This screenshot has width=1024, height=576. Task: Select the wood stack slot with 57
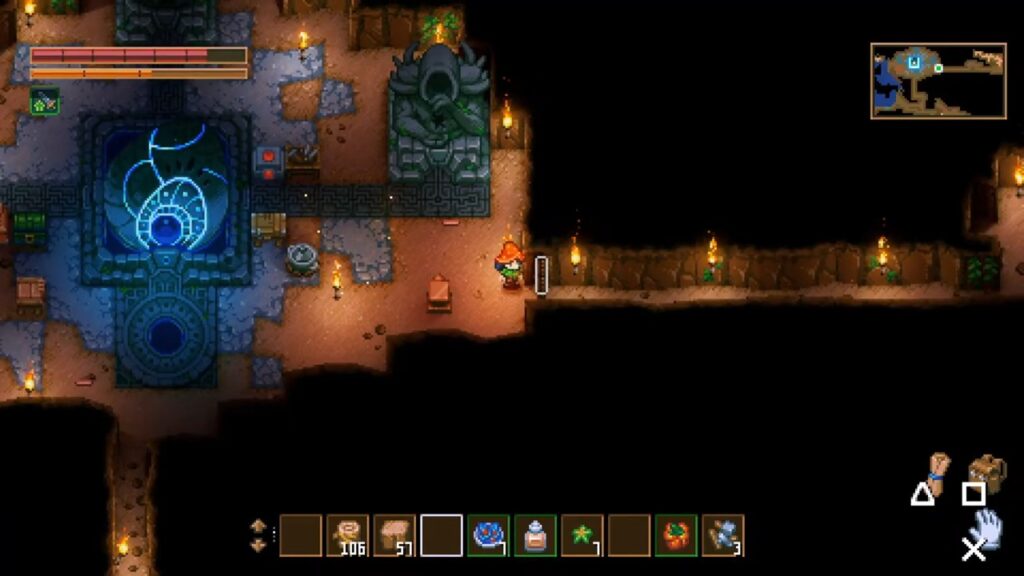395,535
